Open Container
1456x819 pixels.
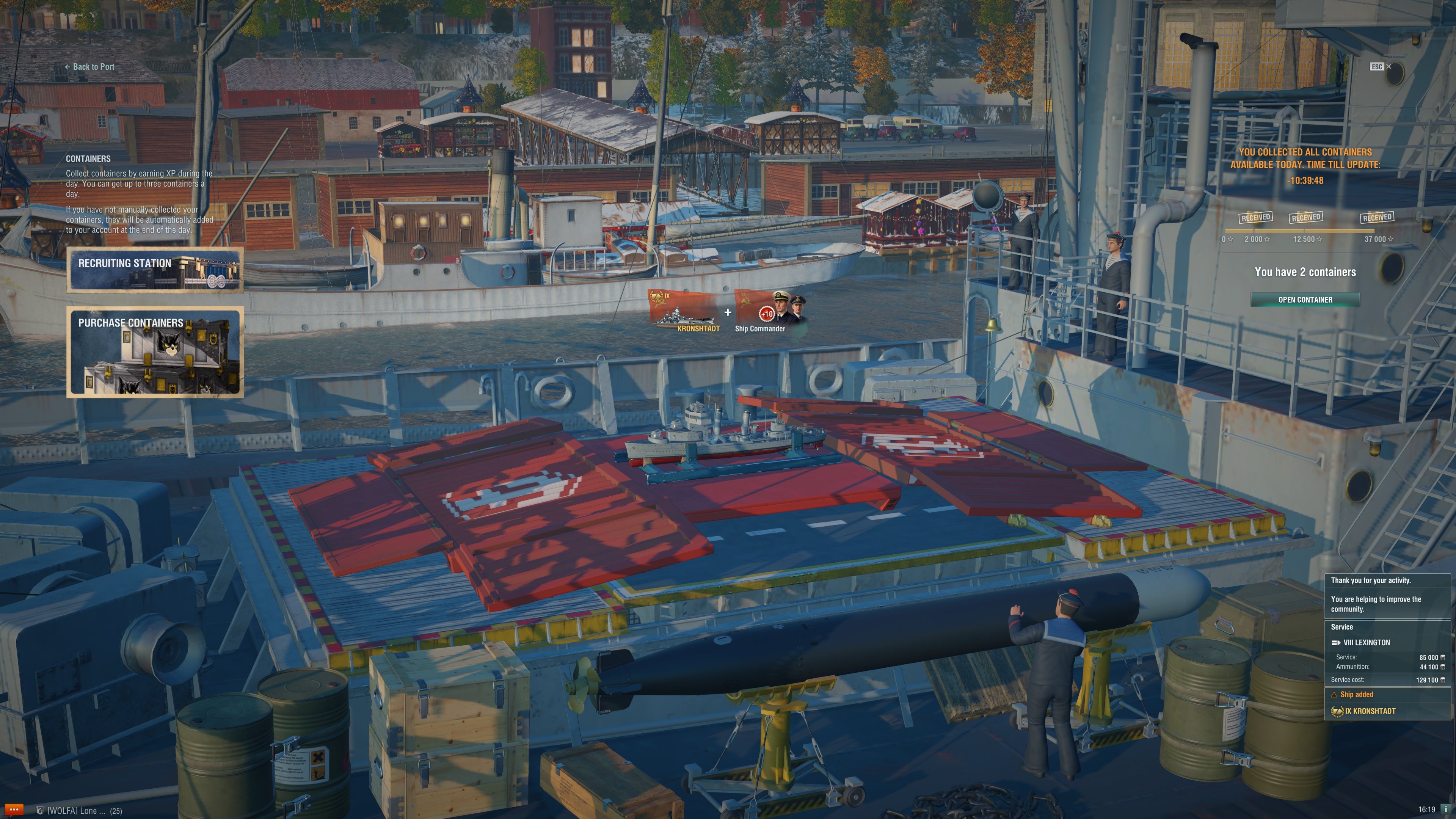1305,300
